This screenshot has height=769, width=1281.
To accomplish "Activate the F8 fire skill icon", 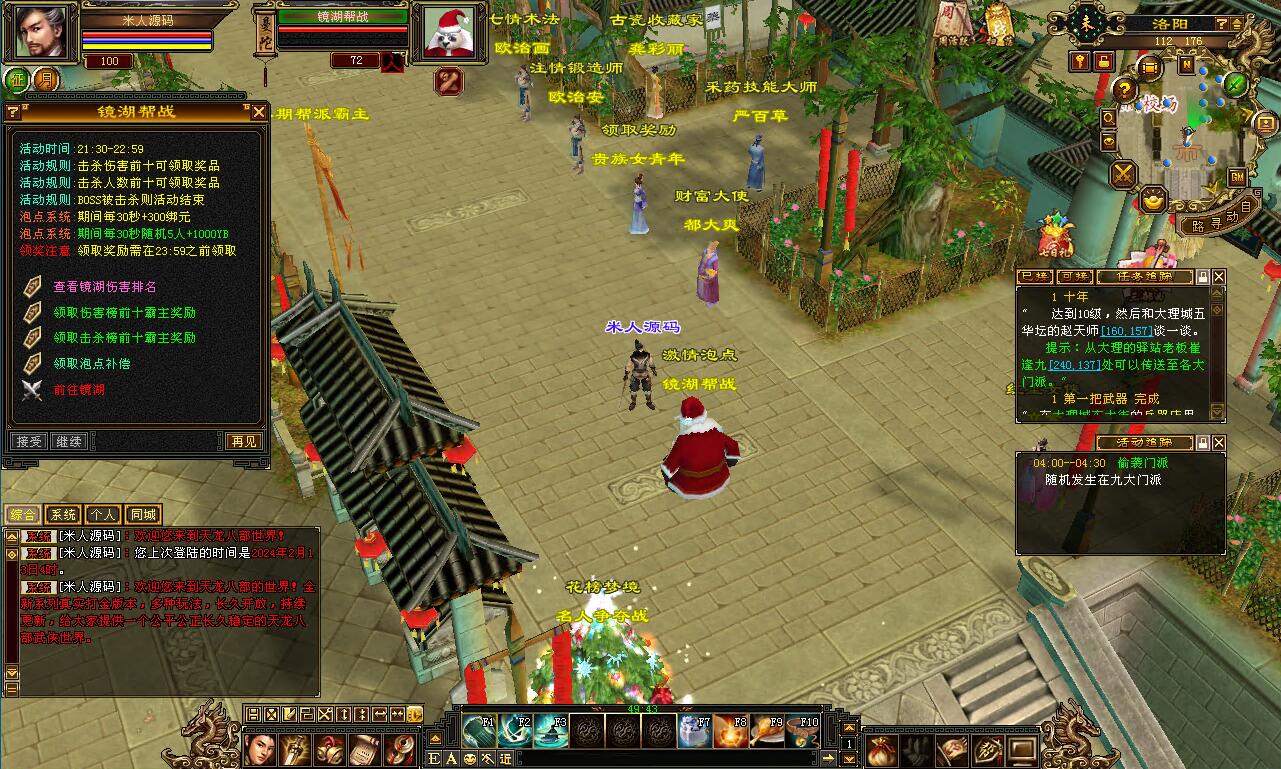I will (x=730, y=731).
